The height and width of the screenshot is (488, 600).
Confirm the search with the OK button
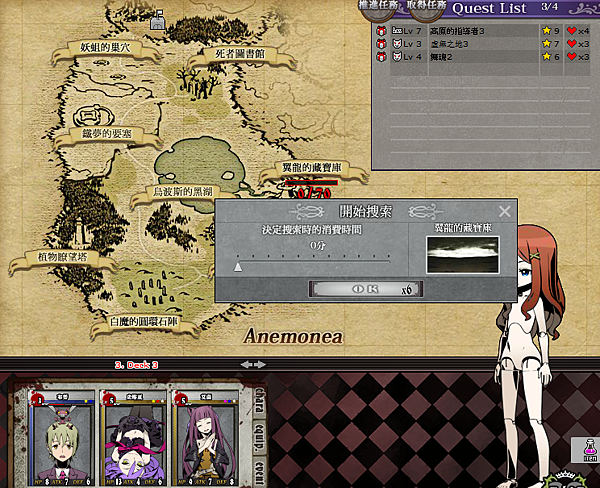pos(365,289)
